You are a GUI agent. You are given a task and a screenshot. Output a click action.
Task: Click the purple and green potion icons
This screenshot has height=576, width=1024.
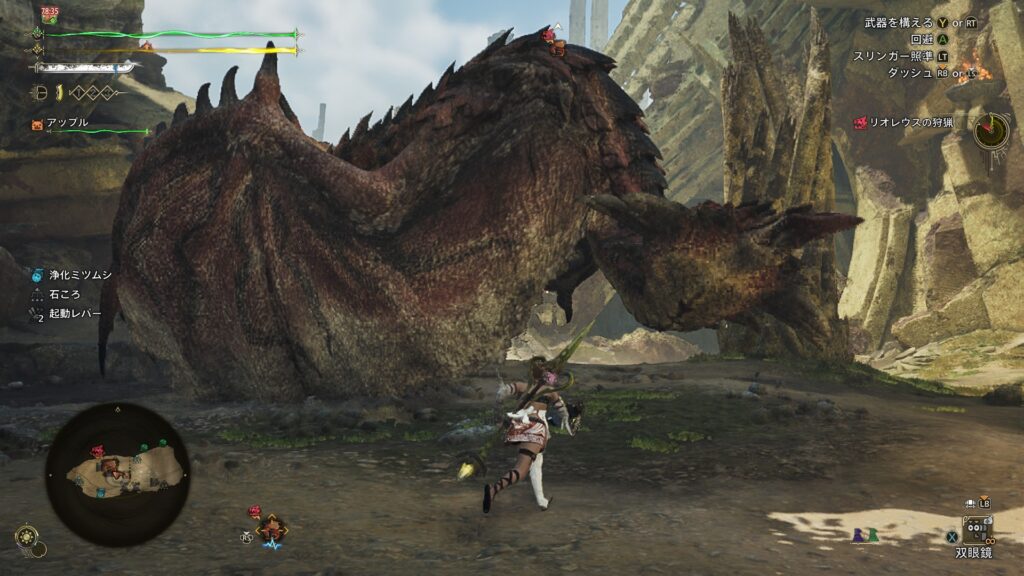point(865,535)
